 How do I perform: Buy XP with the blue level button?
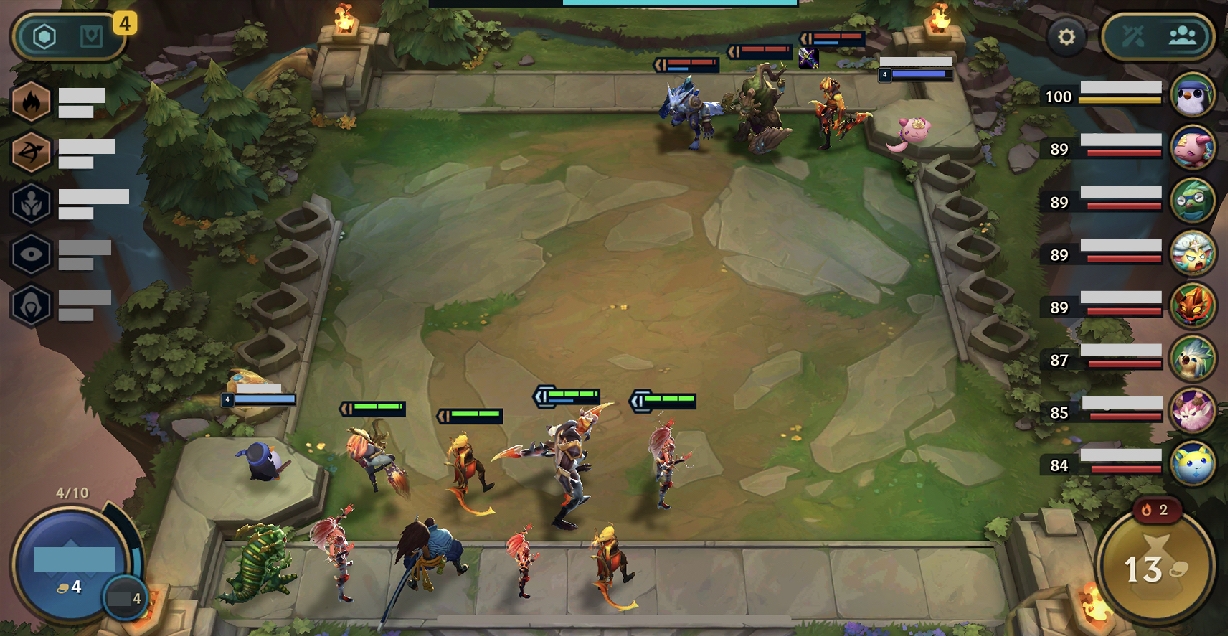pos(74,562)
